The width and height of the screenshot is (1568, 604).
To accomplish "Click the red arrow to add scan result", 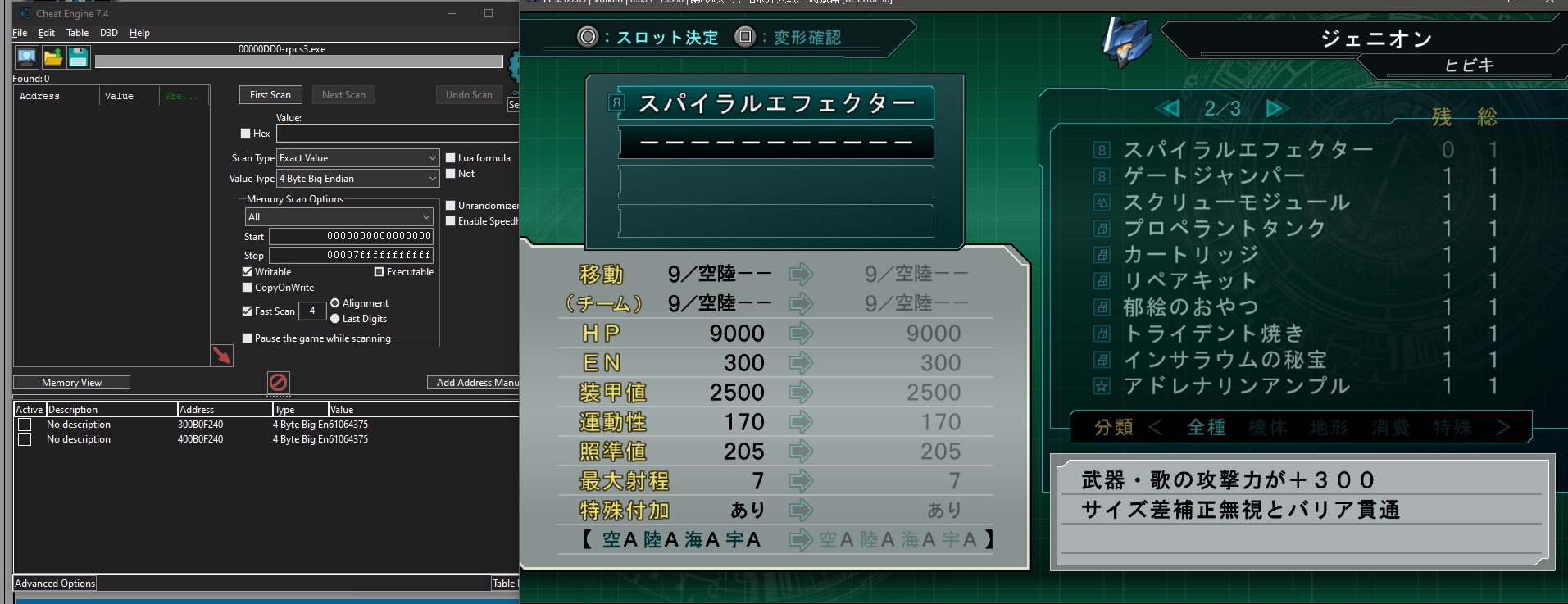I will (x=221, y=356).
